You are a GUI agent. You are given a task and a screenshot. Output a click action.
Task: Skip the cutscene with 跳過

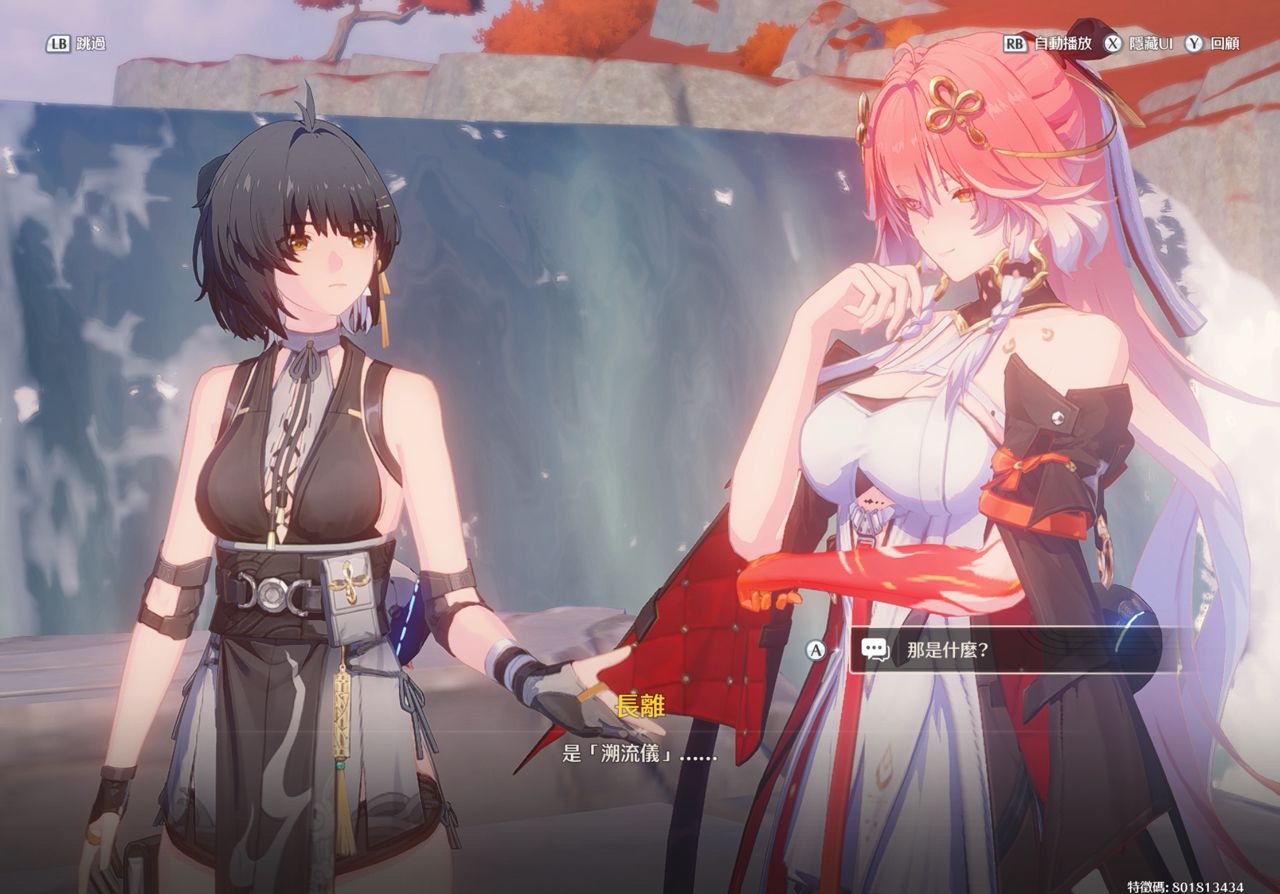click(76, 44)
